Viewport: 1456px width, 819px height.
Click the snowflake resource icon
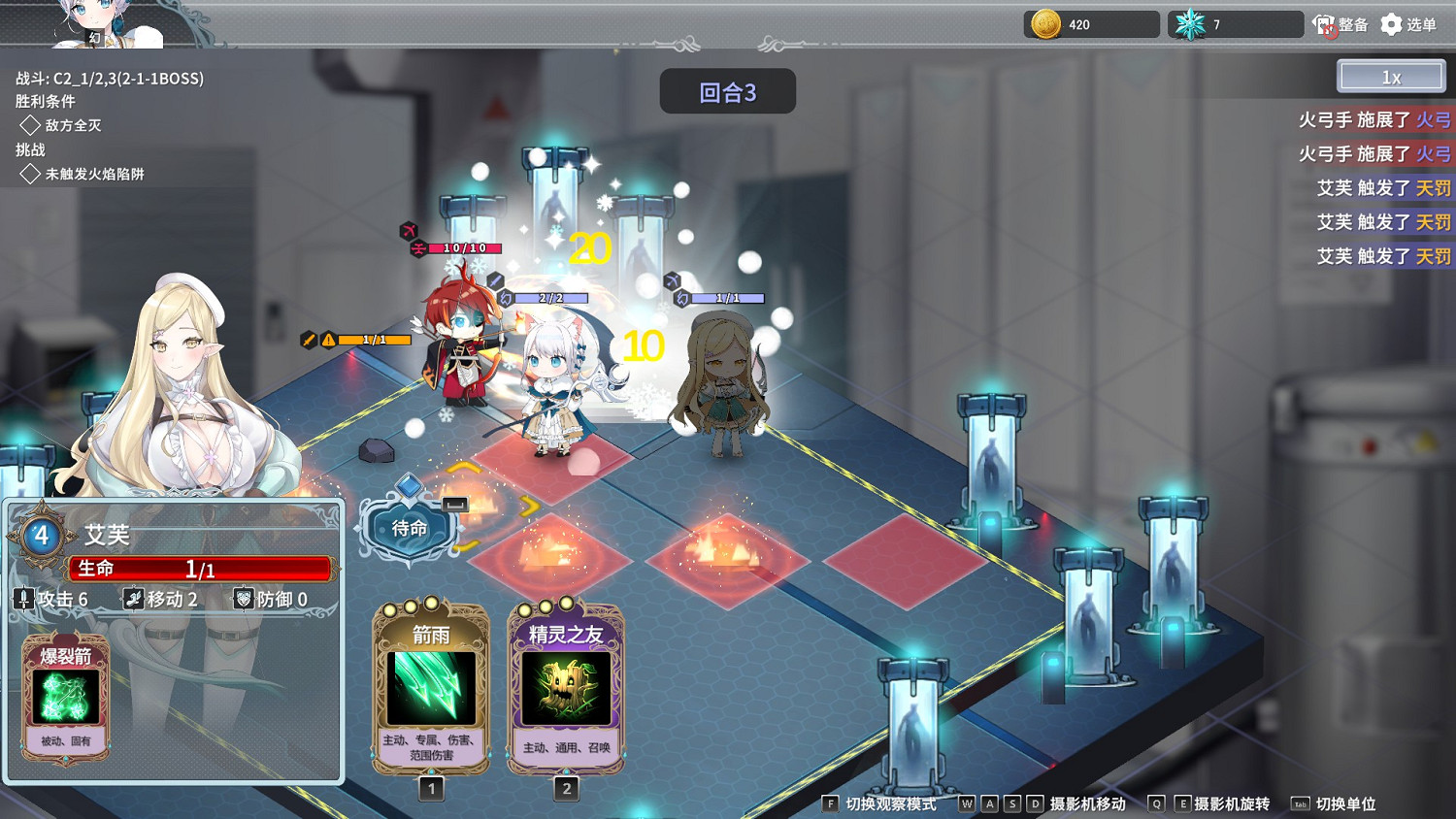pyautogui.click(x=1188, y=23)
